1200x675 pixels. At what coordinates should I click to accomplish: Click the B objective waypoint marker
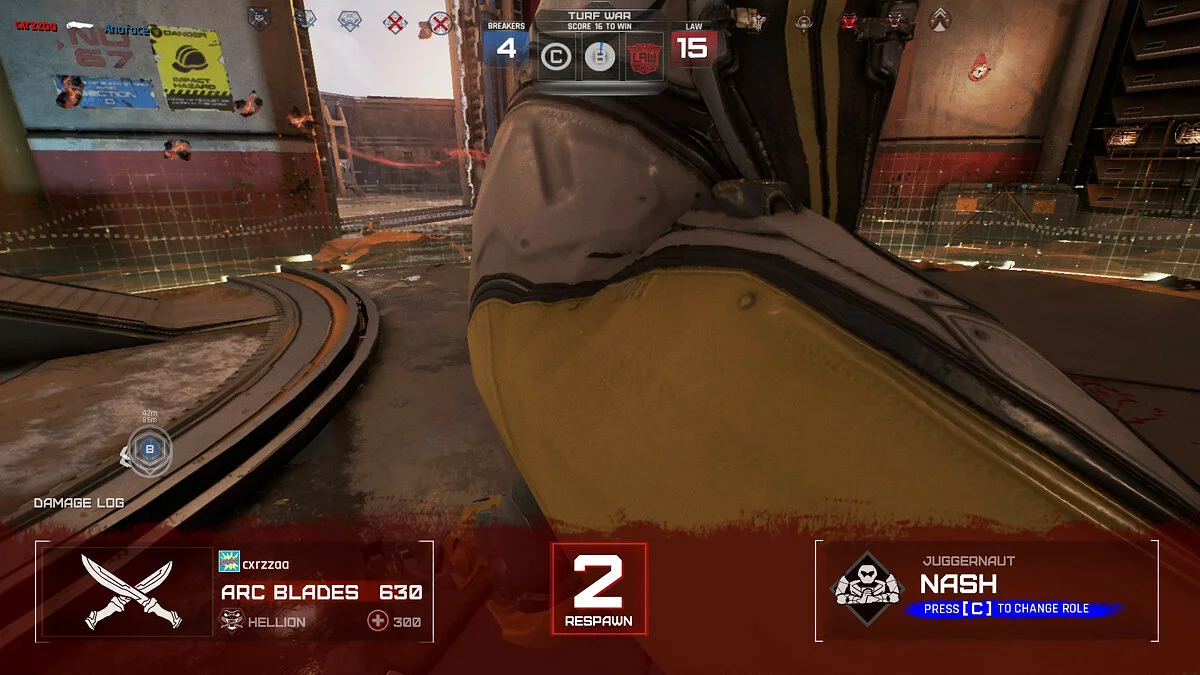150,450
